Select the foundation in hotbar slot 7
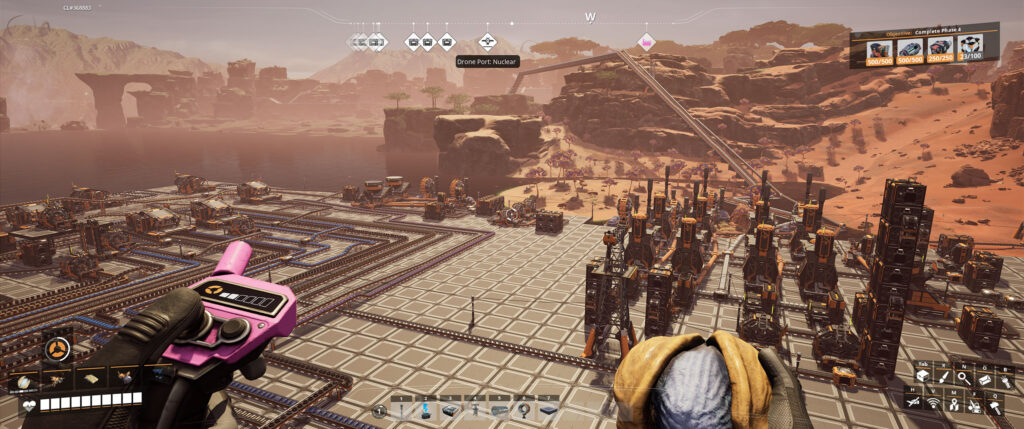1024x429 pixels. (547, 410)
